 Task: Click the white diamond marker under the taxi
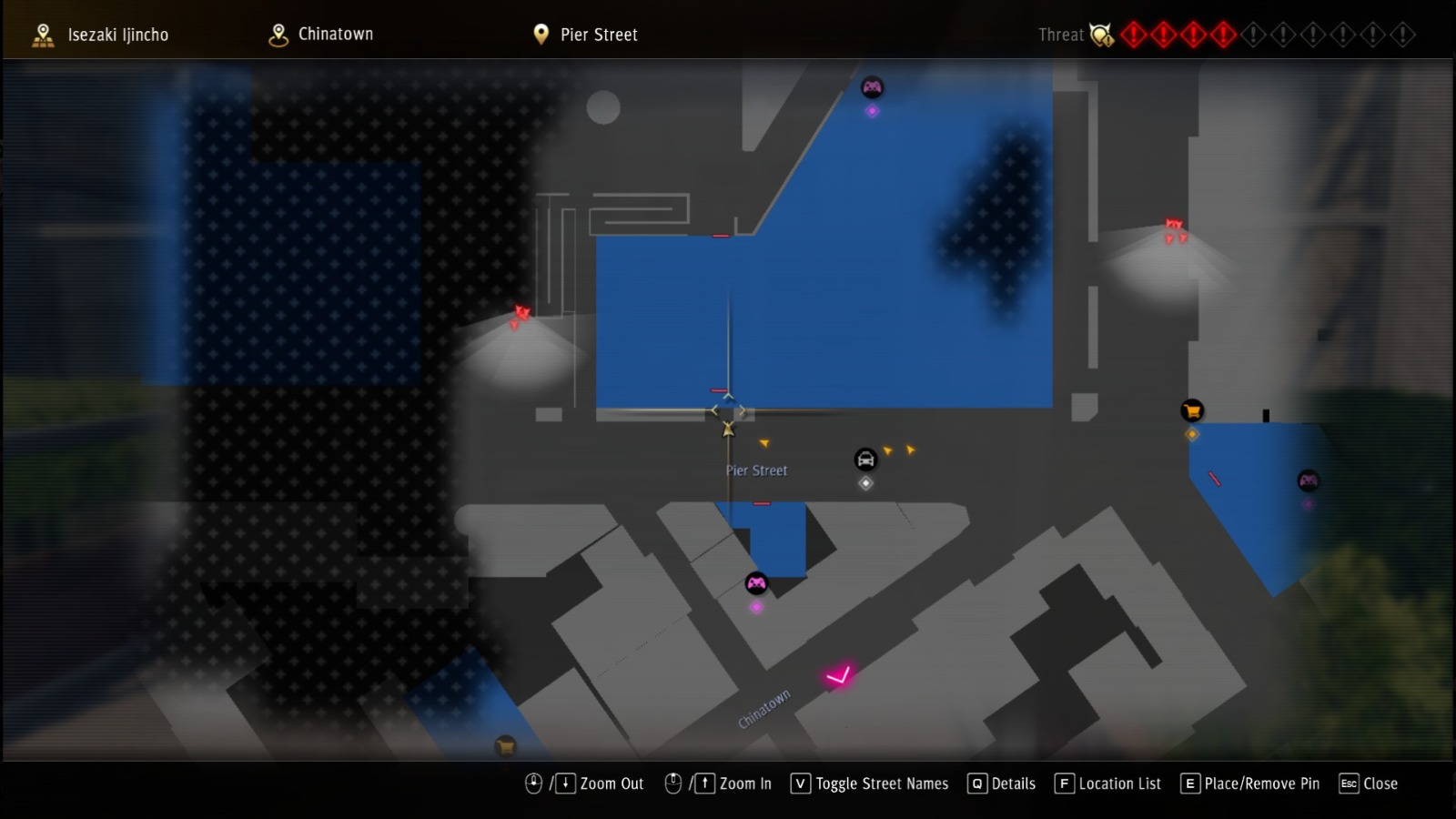point(865,483)
